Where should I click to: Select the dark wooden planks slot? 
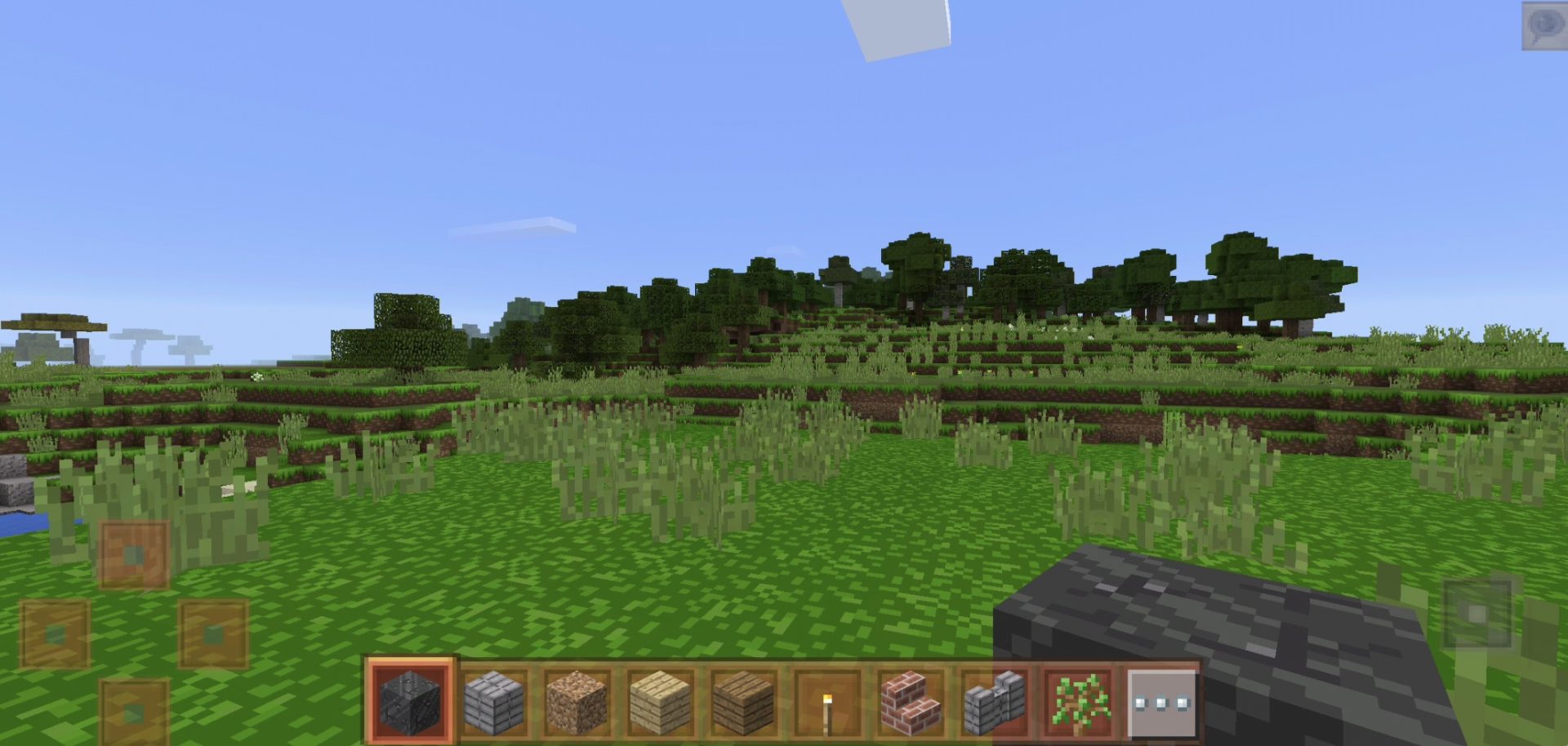[x=744, y=702]
